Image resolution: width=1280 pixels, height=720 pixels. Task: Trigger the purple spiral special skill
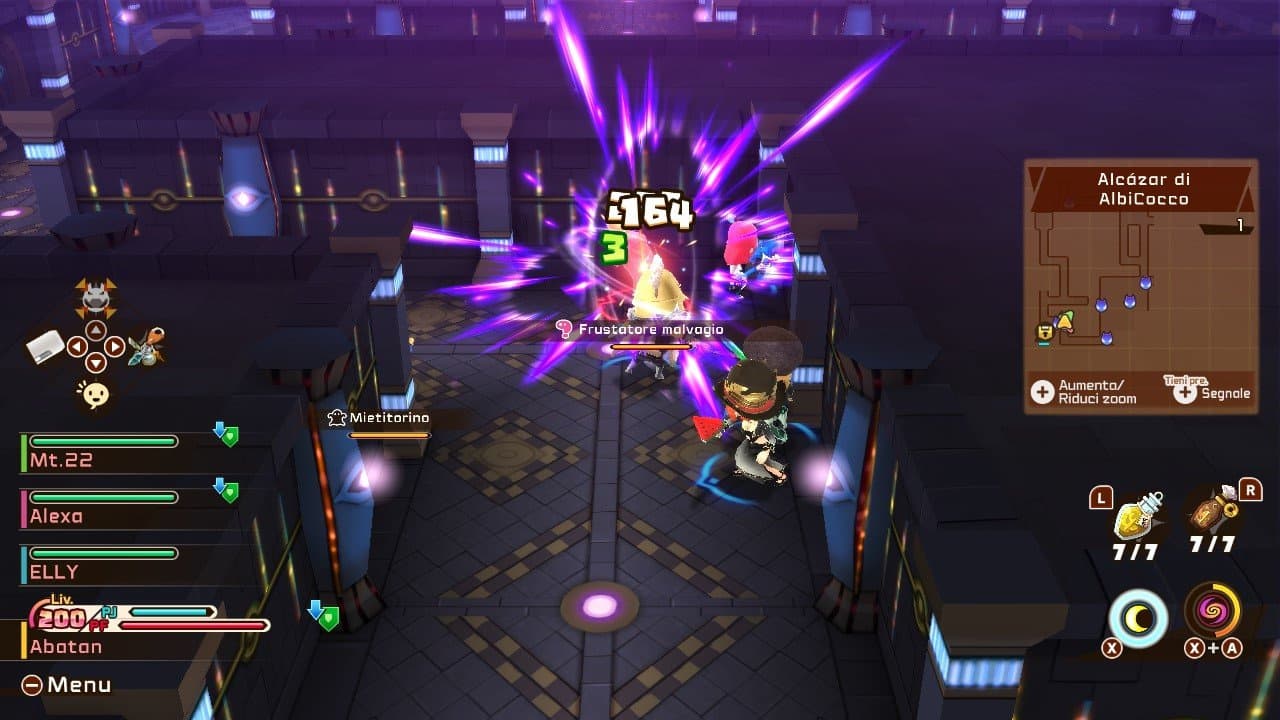pyautogui.click(x=1213, y=611)
